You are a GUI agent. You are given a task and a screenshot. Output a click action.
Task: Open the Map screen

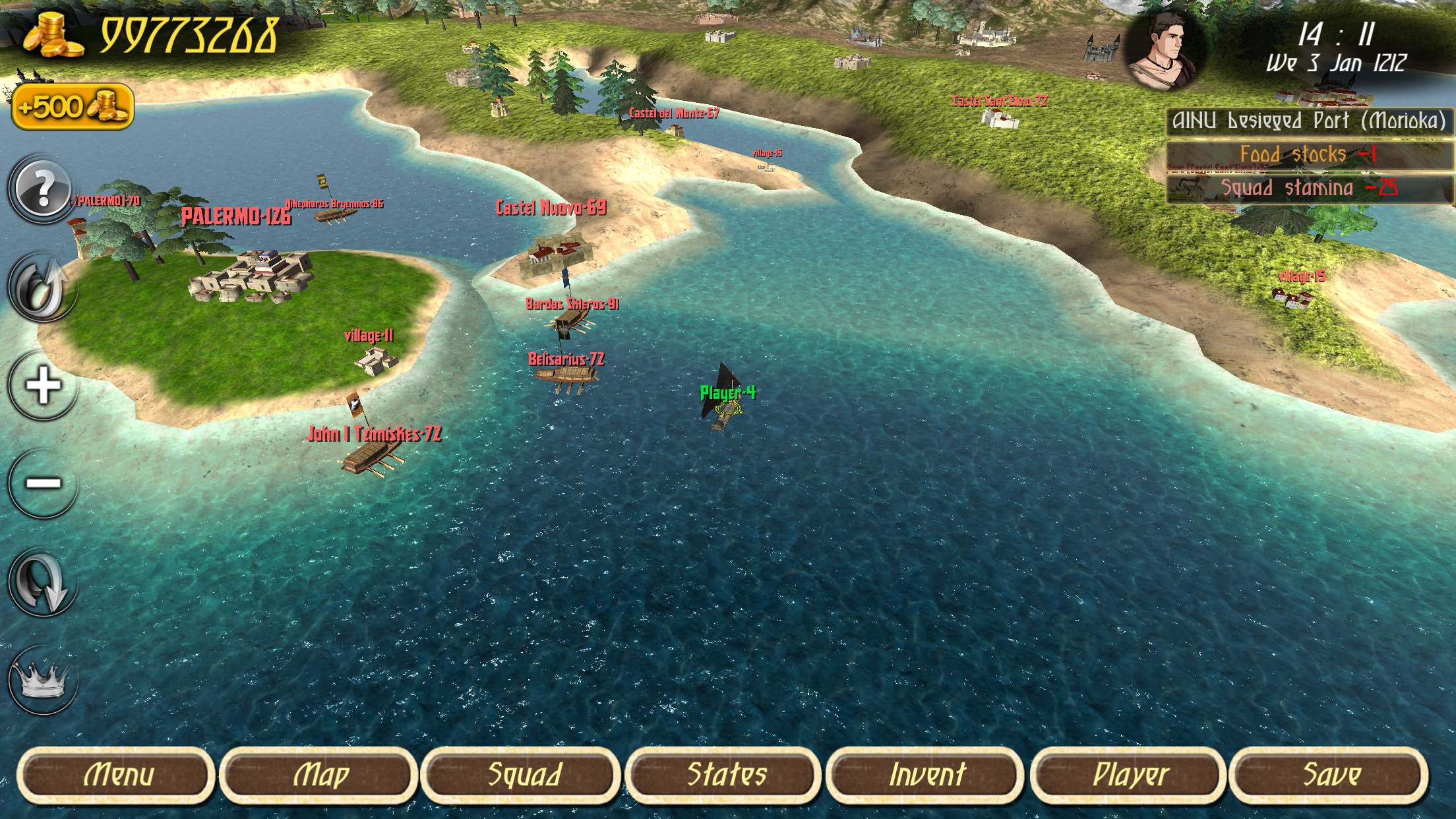319,775
